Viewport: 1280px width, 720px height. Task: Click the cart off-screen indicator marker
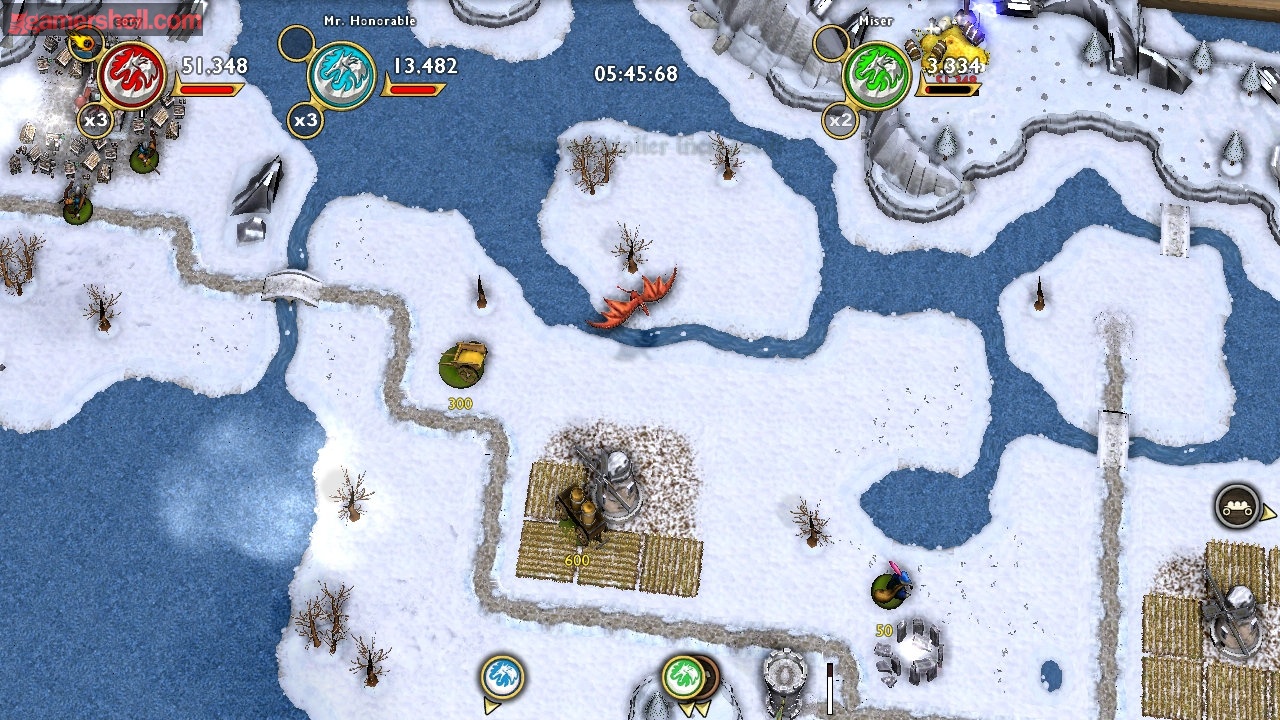(x=1237, y=506)
